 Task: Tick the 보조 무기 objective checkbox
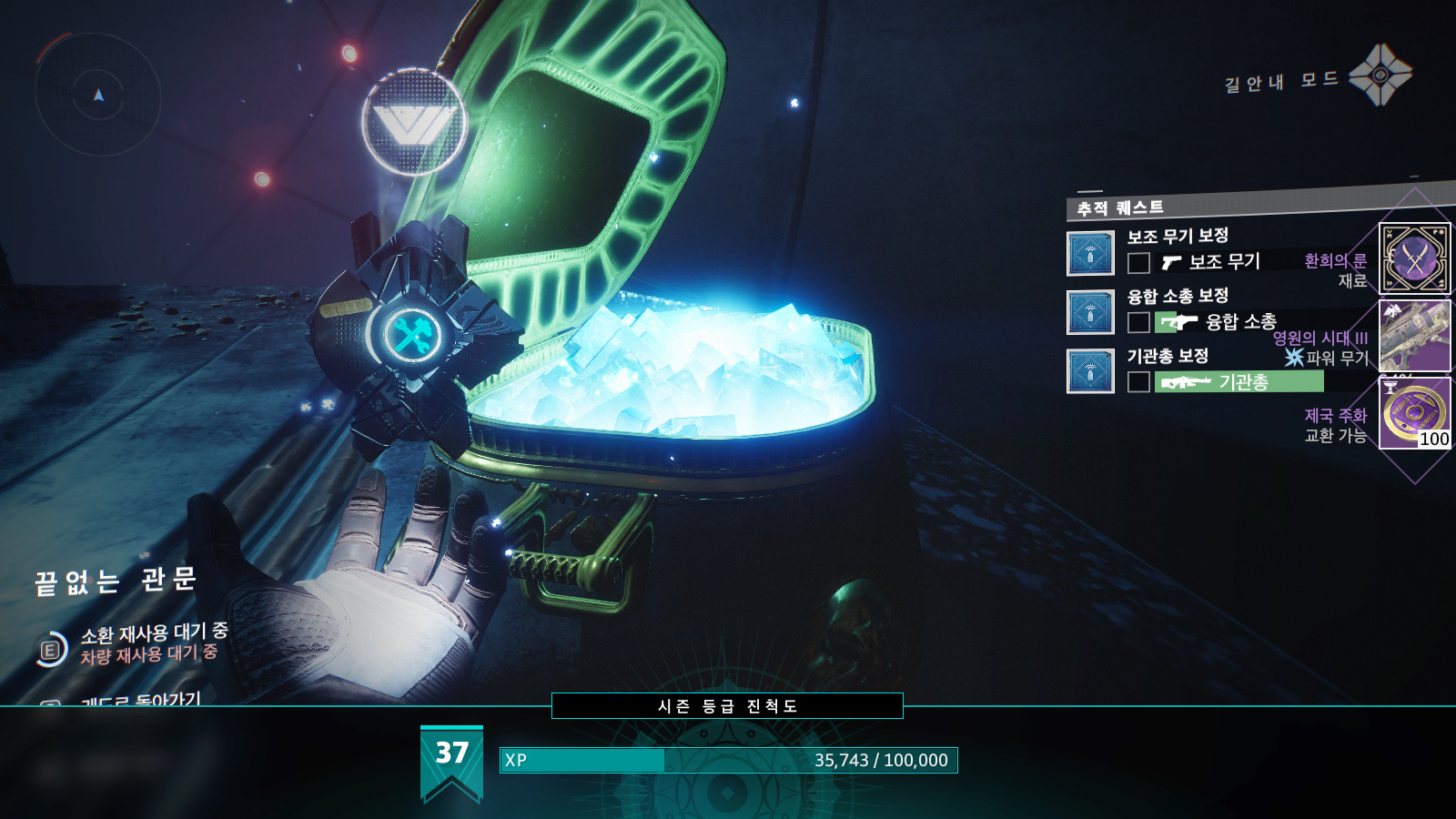point(1138,263)
